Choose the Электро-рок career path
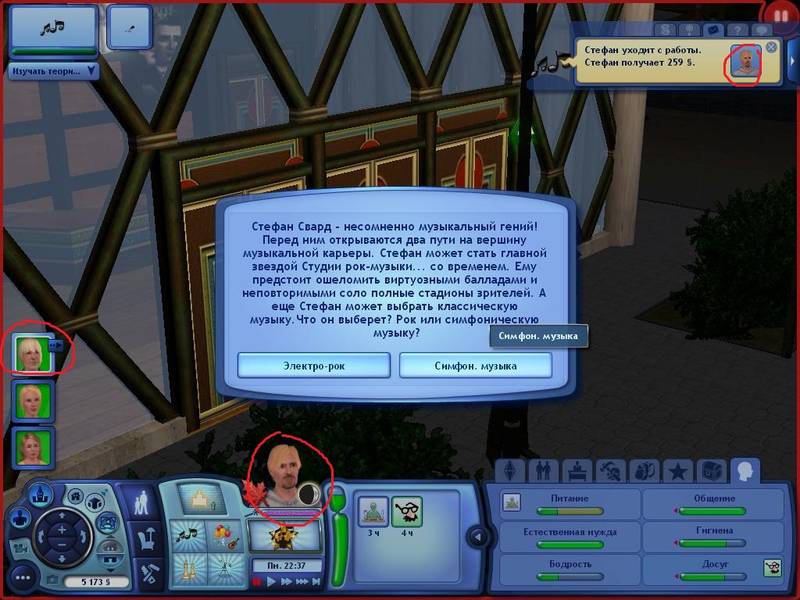Viewport: 800px width, 600px height. [x=314, y=365]
